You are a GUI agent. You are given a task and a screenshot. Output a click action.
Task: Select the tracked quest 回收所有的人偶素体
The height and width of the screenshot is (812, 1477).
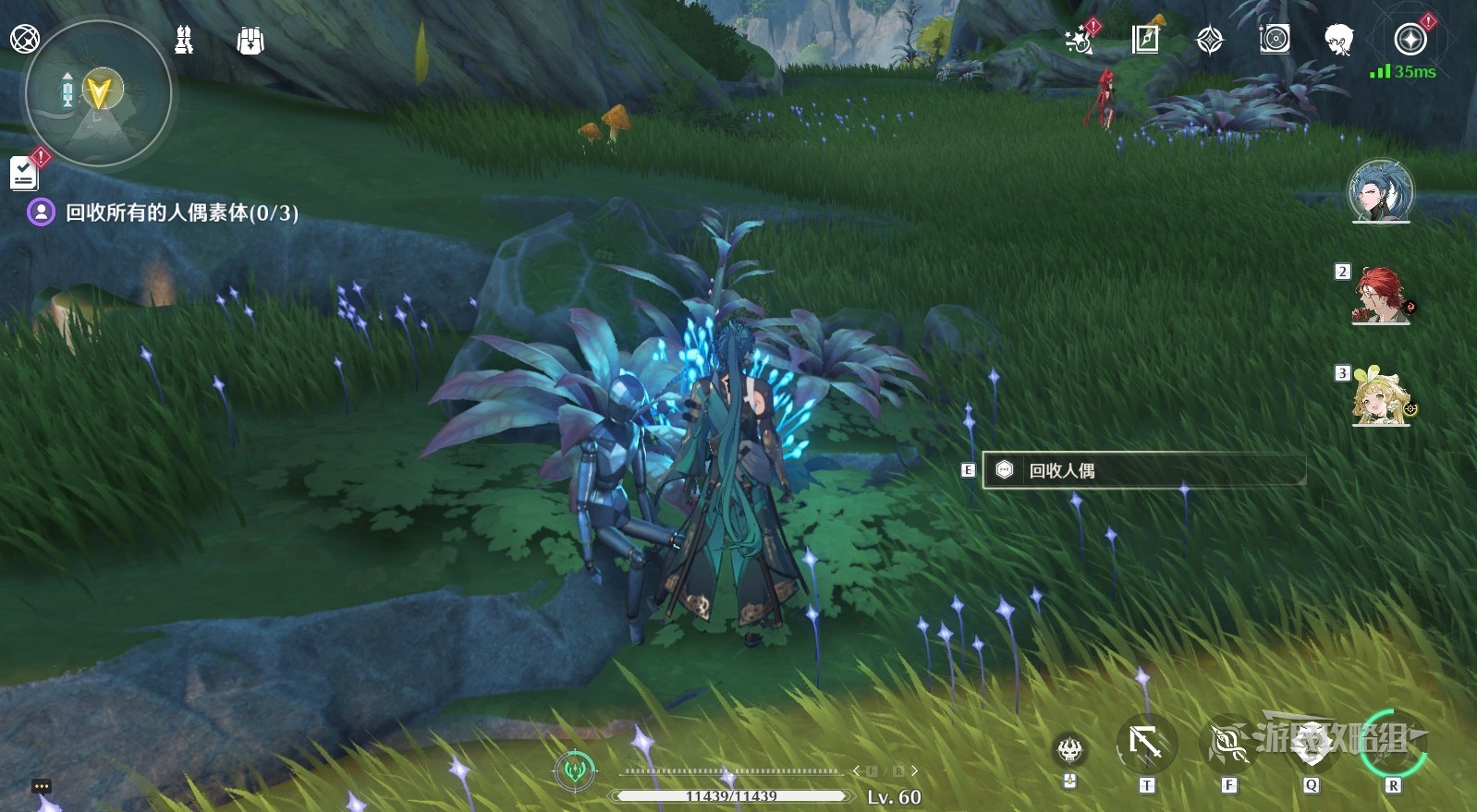[181, 212]
